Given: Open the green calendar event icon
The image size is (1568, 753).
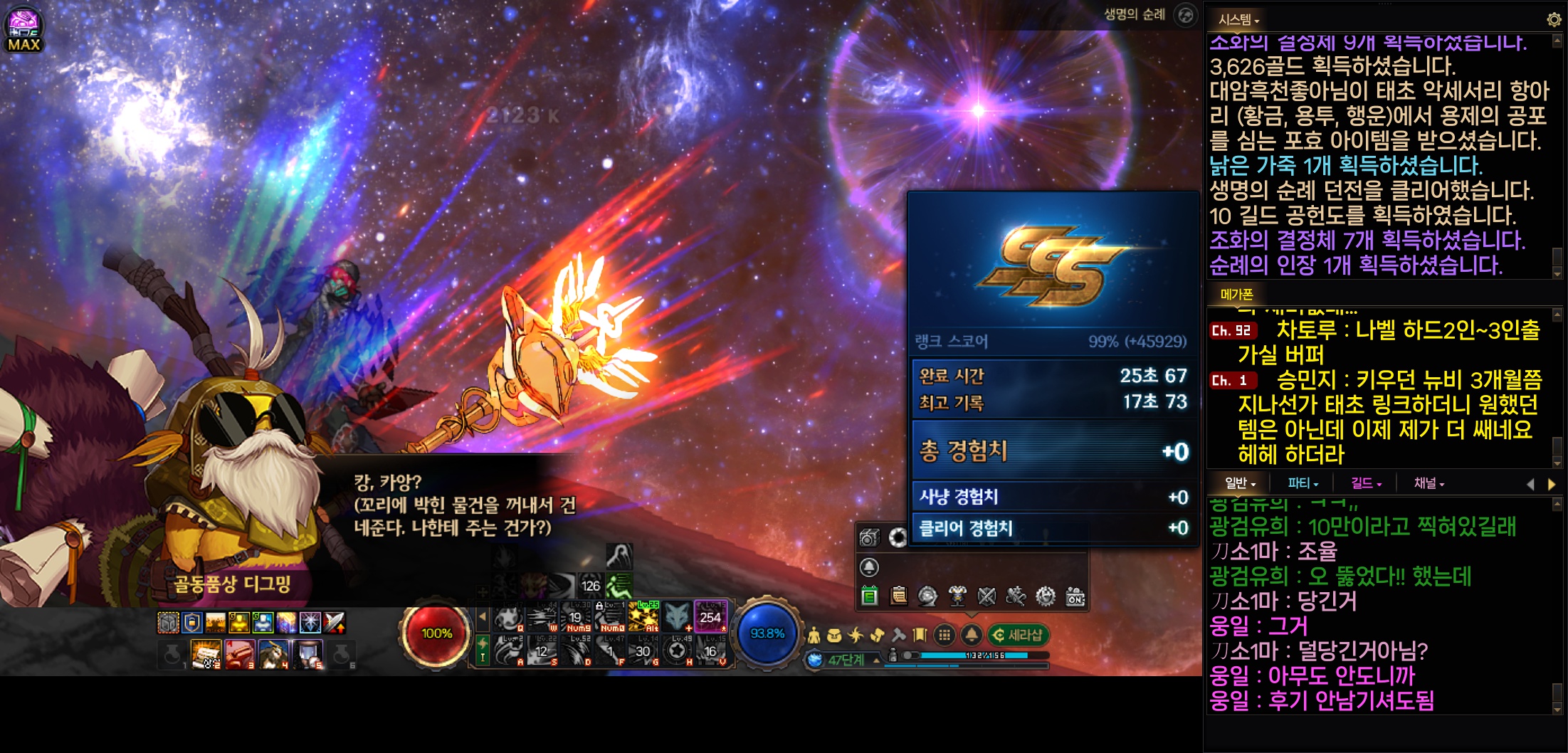Looking at the screenshot, I should point(869,596).
